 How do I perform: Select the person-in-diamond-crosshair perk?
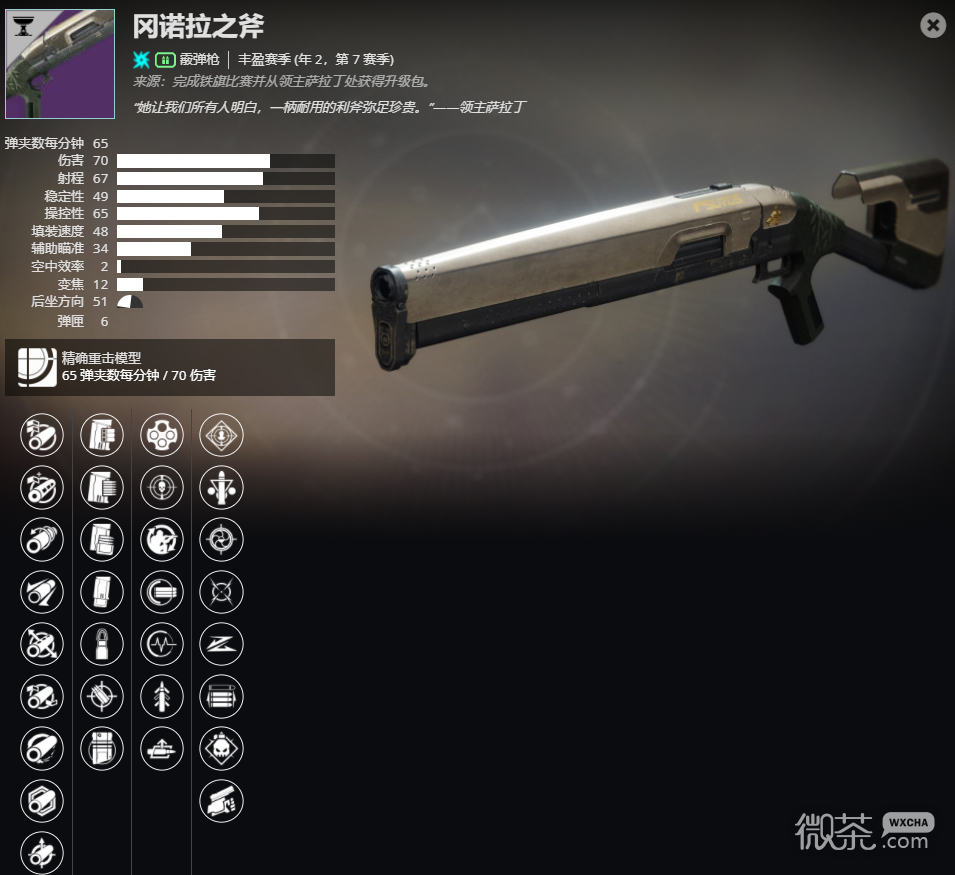222,435
